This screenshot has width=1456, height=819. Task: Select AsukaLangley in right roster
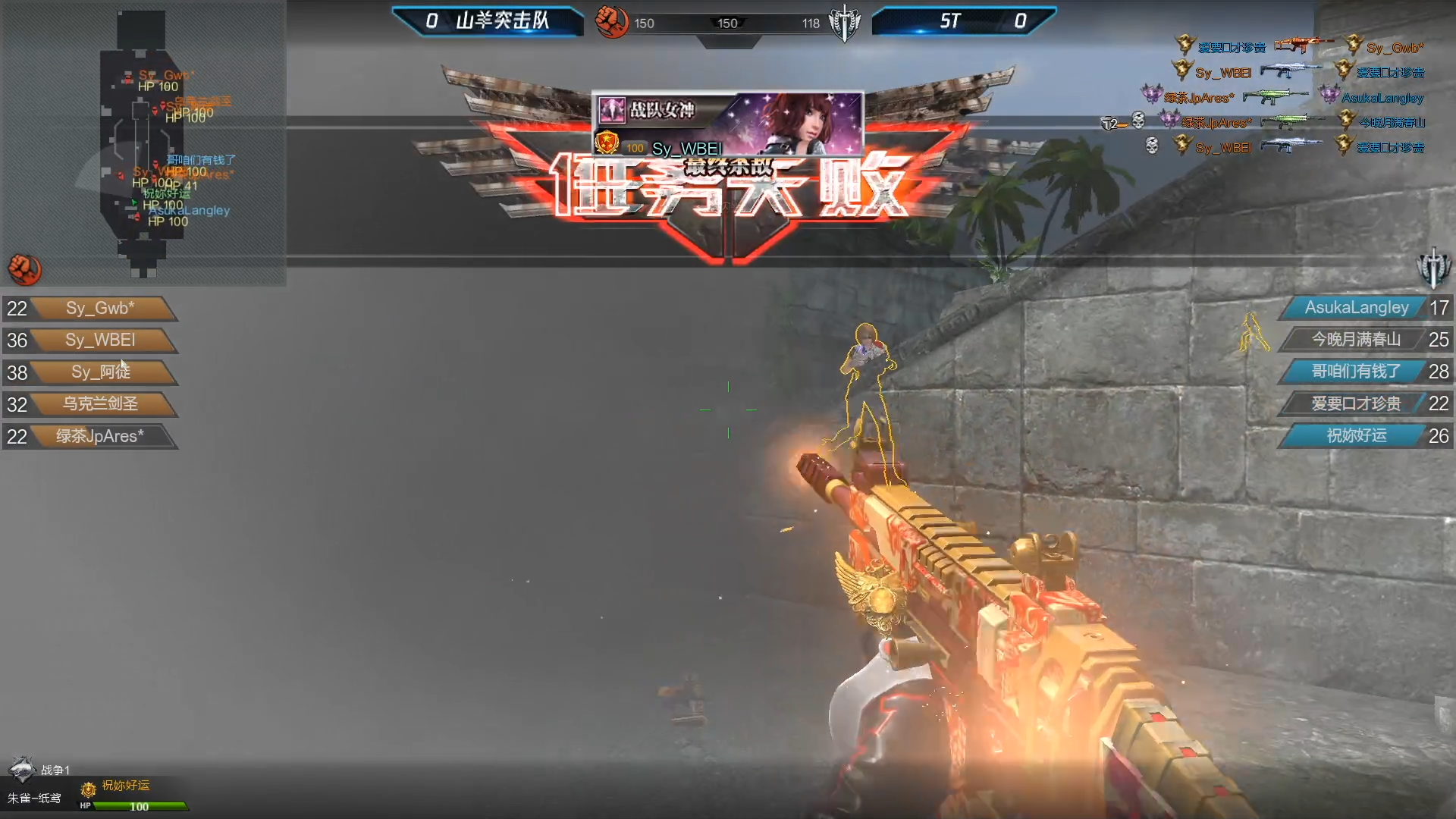[x=1356, y=308]
